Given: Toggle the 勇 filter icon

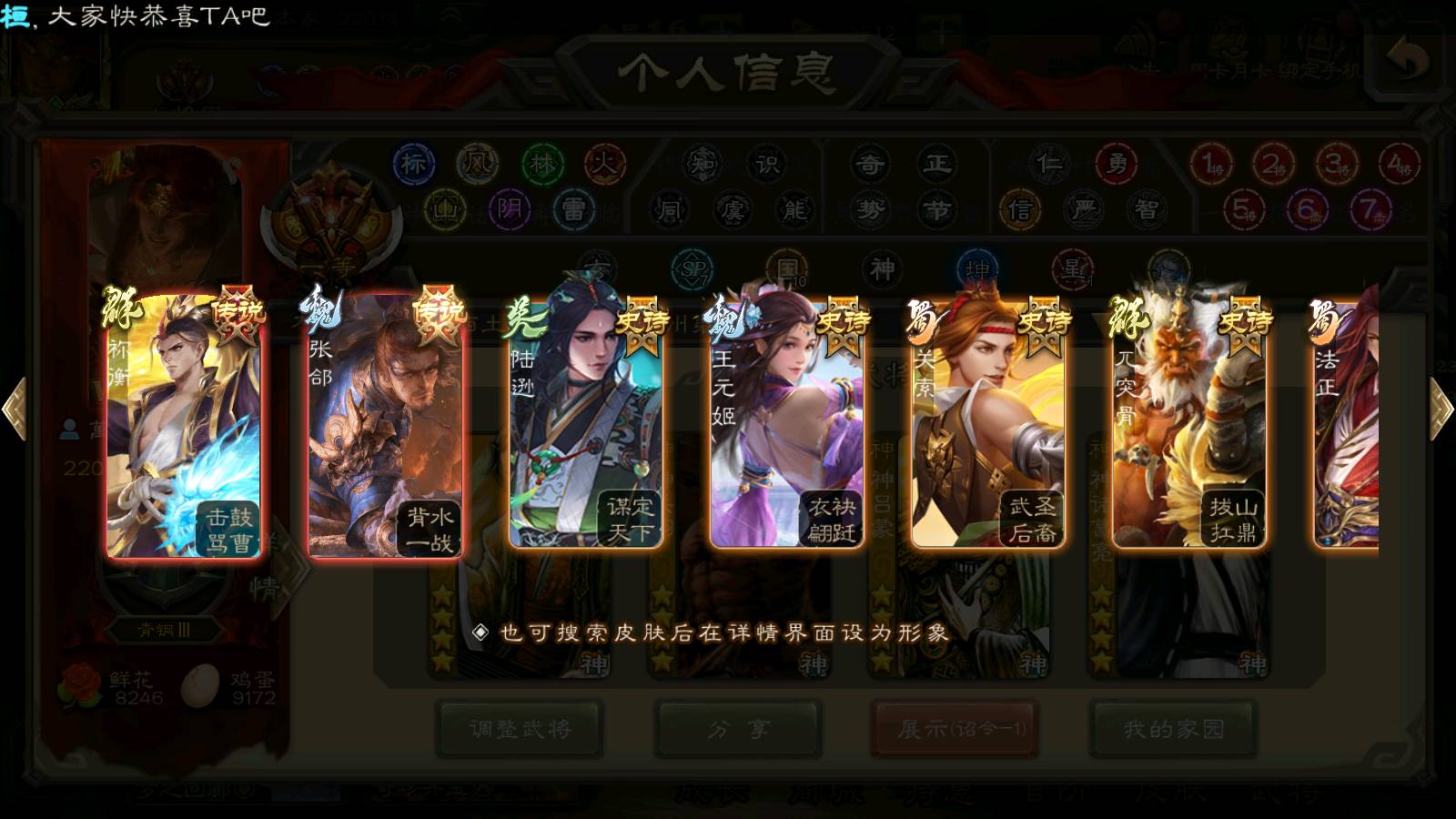Looking at the screenshot, I should tap(1116, 165).
